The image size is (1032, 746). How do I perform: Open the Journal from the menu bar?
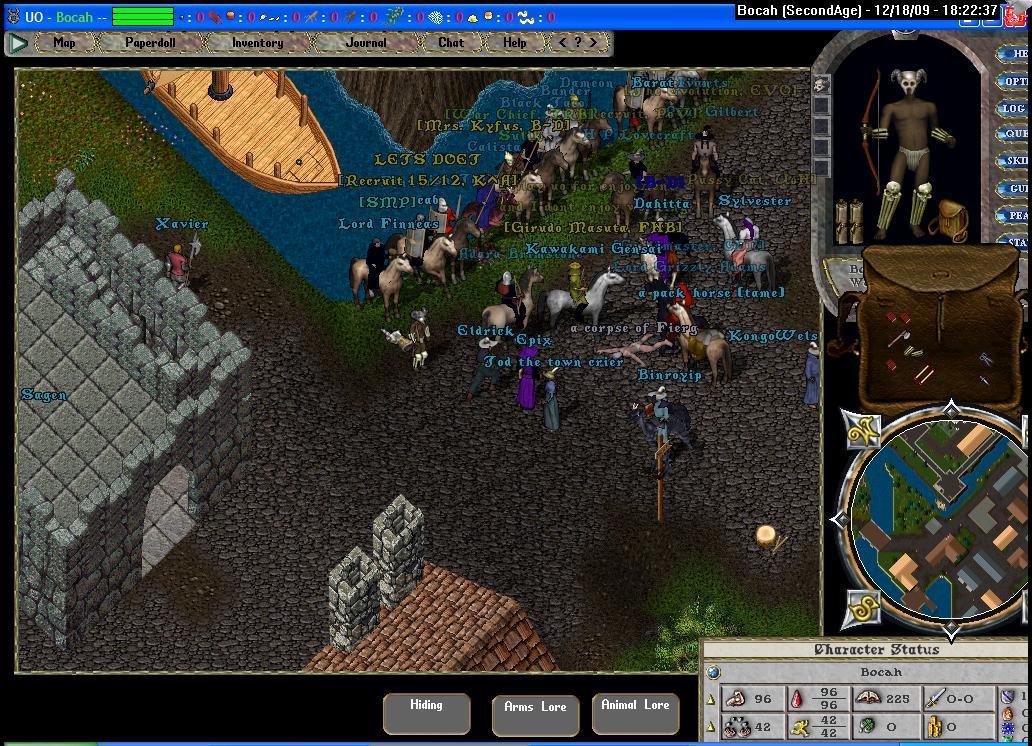(x=366, y=43)
